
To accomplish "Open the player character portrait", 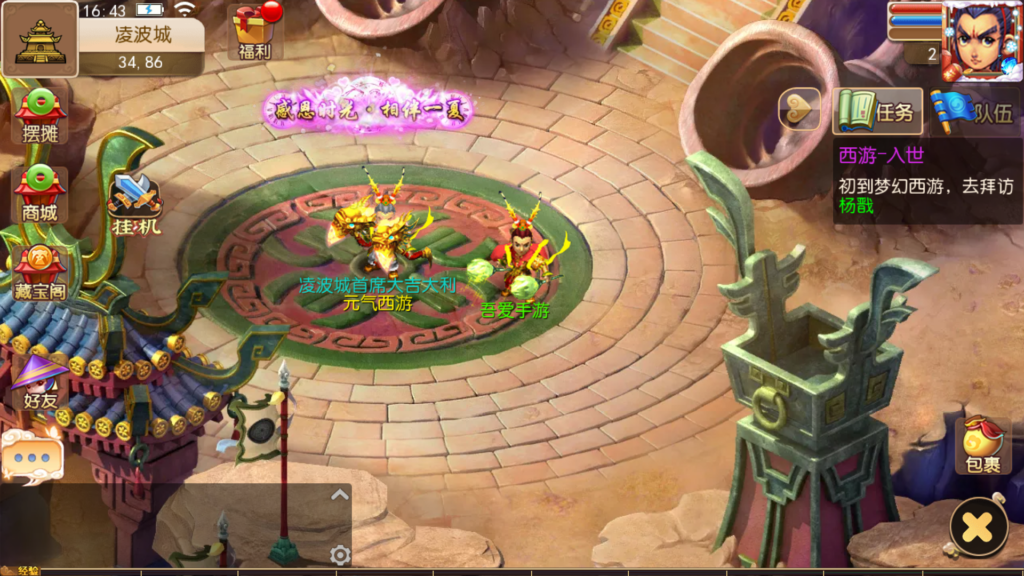I will [x=980, y=42].
